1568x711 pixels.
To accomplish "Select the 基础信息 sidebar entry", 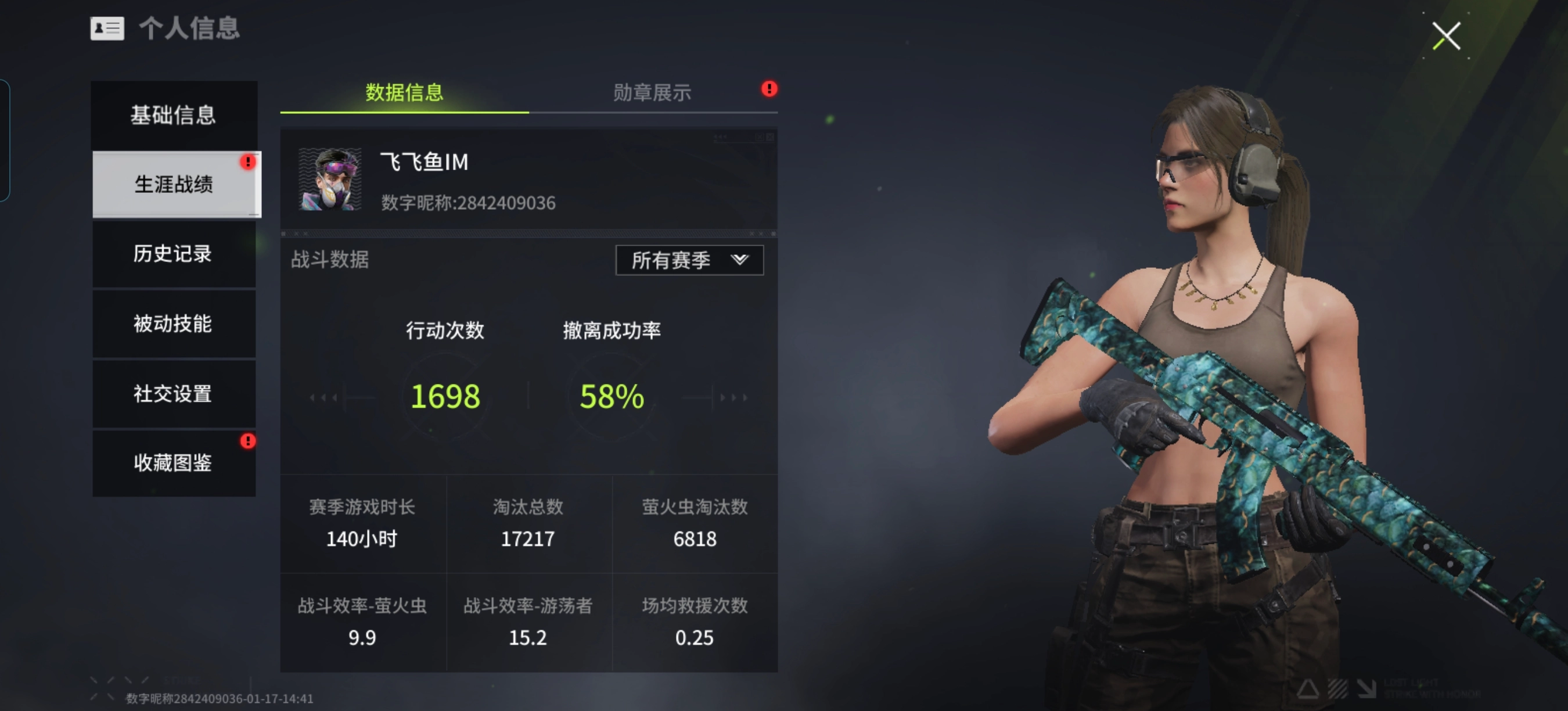I will pyautogui.click(x=173, y=115).
